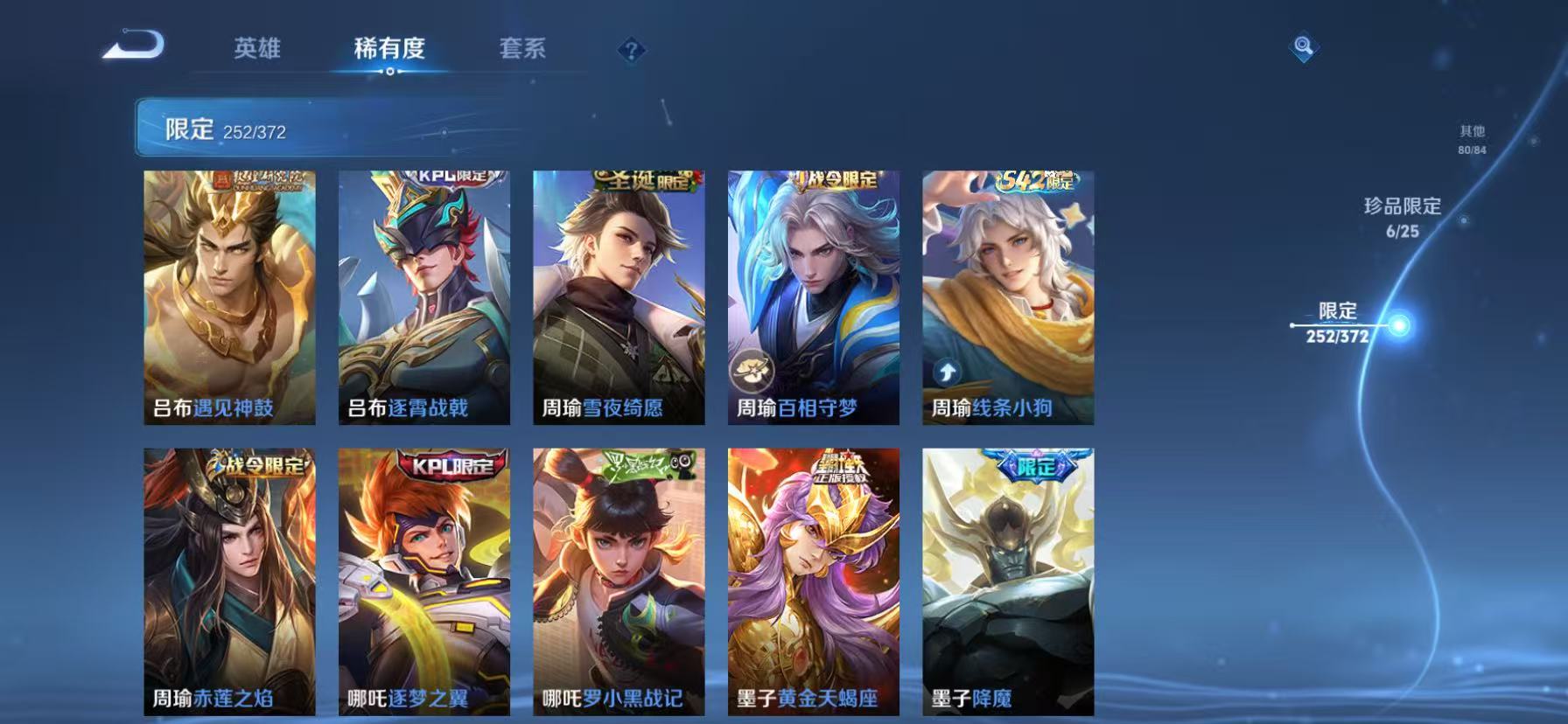Click the KPL限定 banner on 吕布逐霄战戟

448,179
